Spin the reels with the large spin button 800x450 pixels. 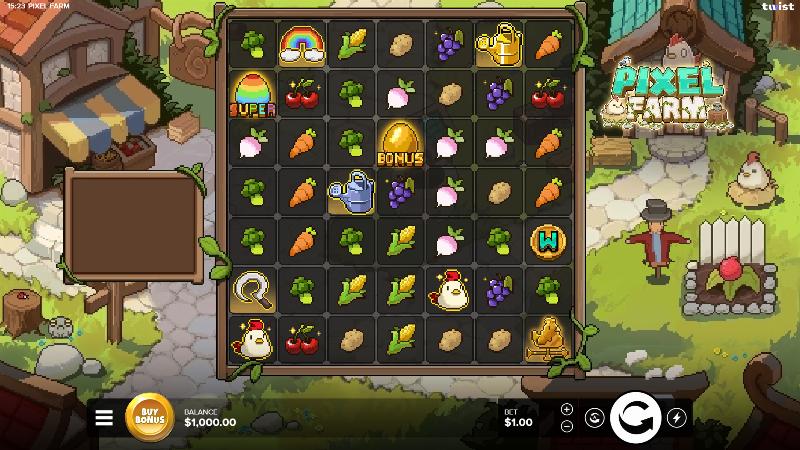634,417
